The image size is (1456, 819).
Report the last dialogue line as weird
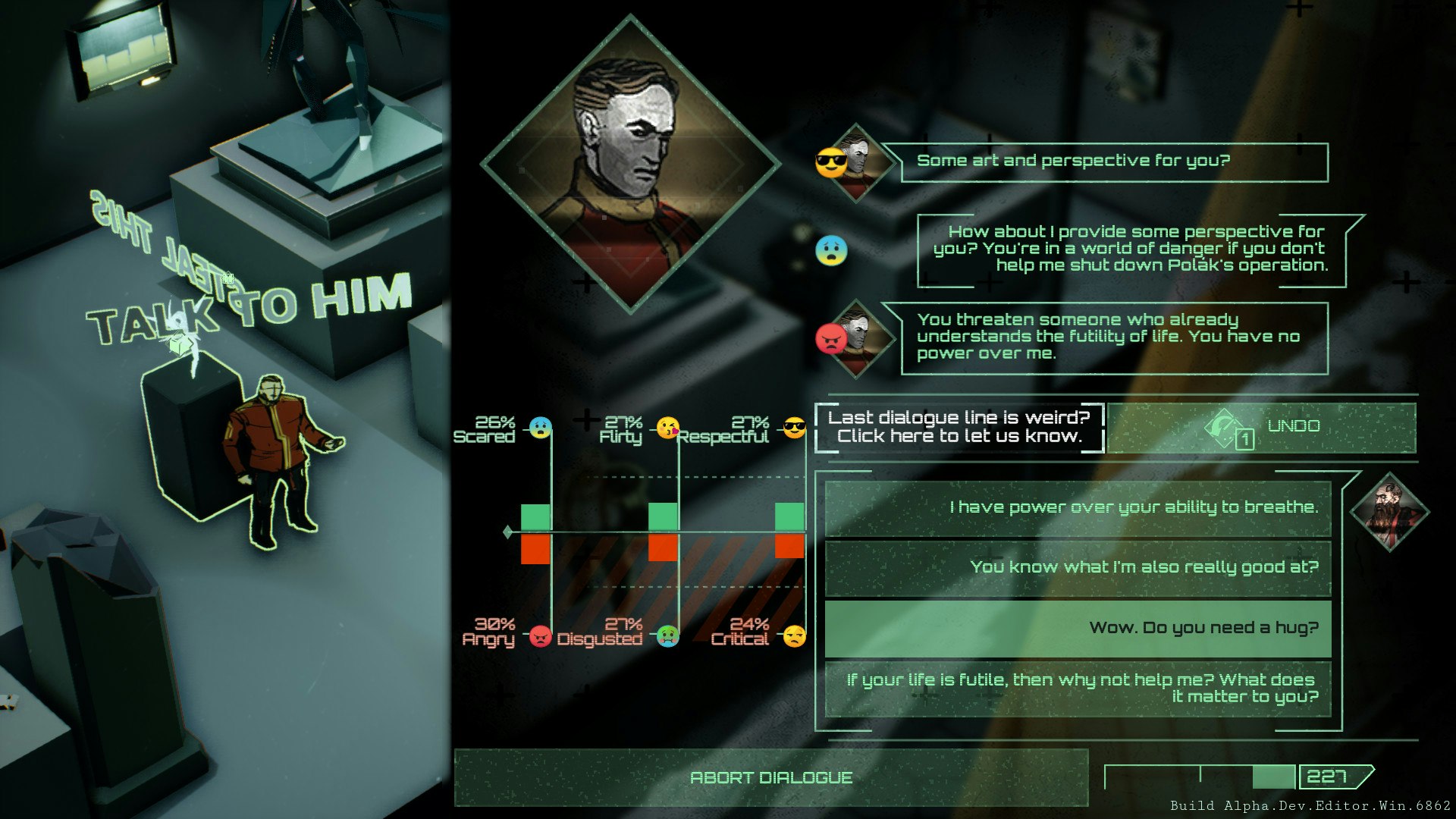[x=959, y=427]
